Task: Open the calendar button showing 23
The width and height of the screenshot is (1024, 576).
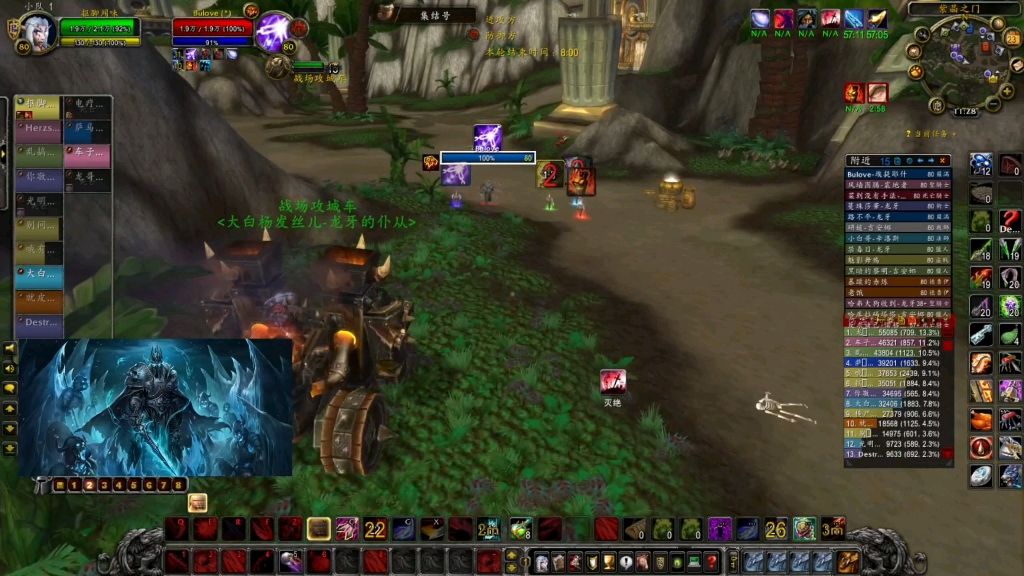Action: (x=1011, y=40)
